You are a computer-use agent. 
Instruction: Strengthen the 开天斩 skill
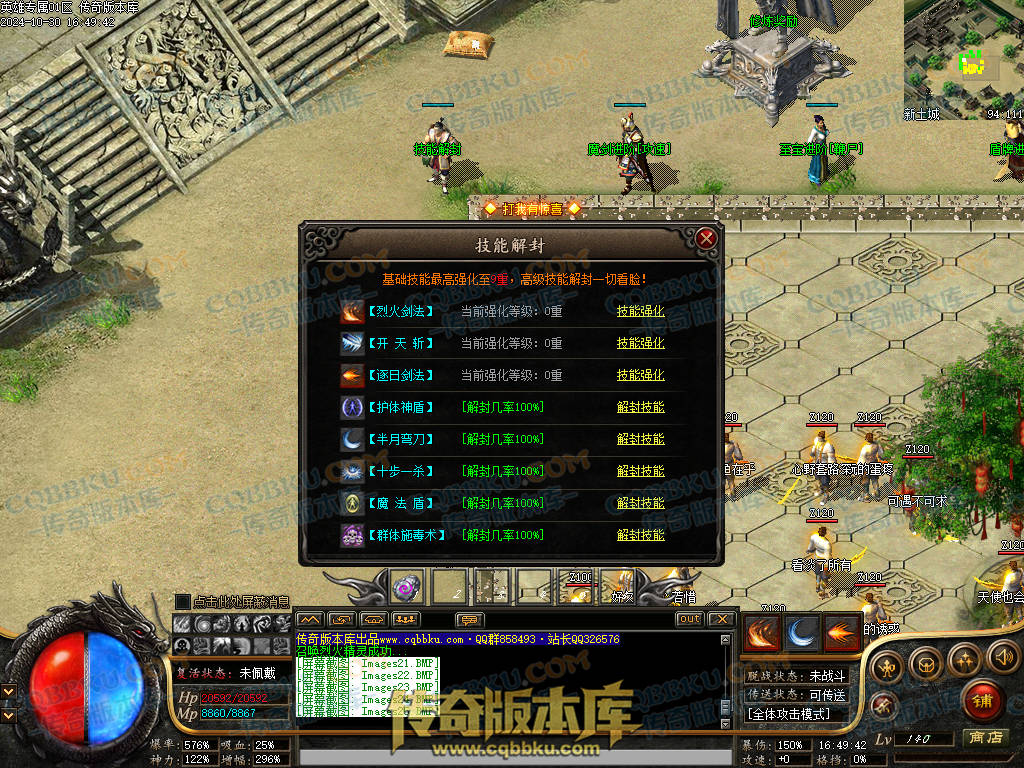(640, 343)
